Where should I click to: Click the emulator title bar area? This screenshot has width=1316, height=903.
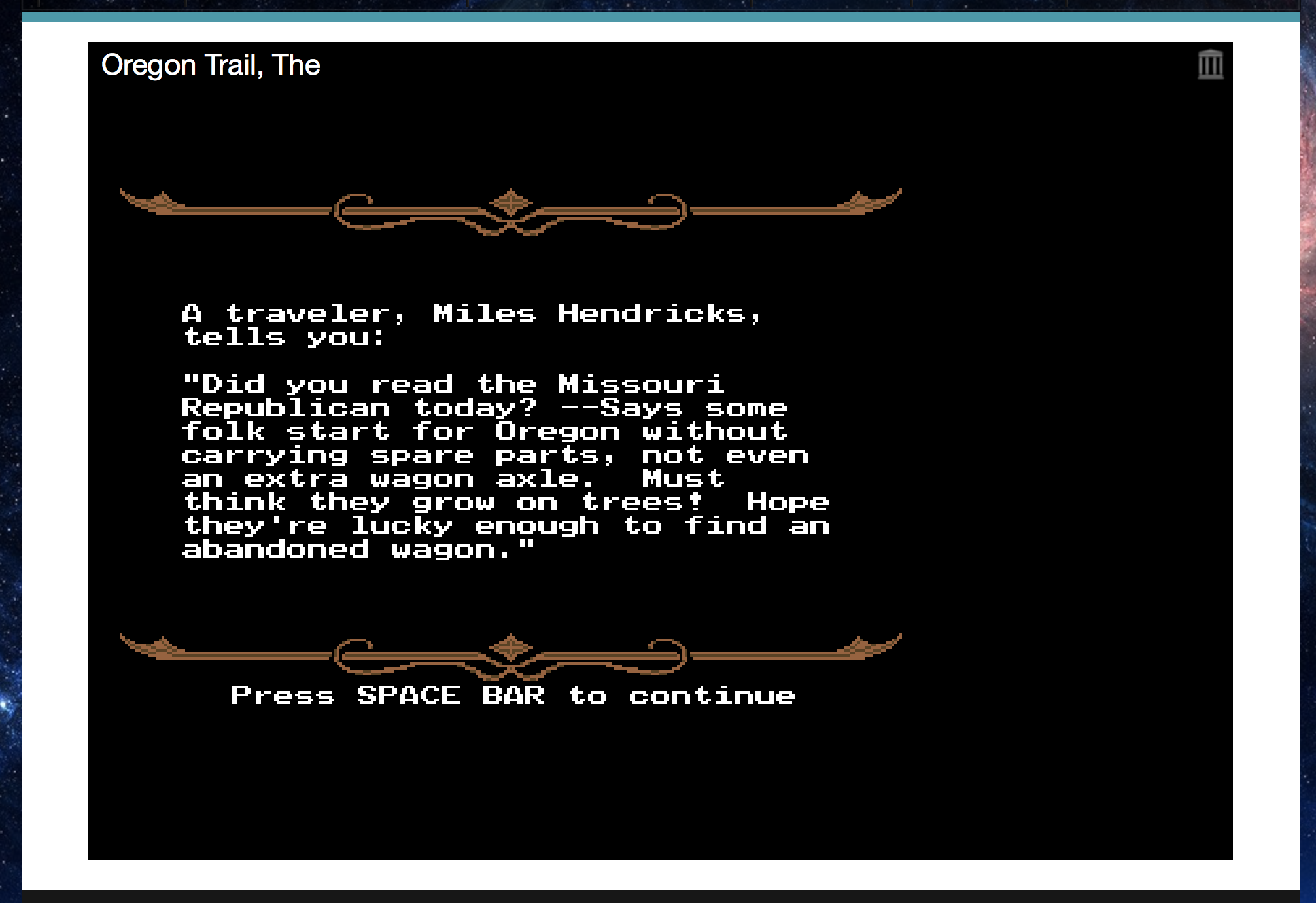click(x=654, y=64)
